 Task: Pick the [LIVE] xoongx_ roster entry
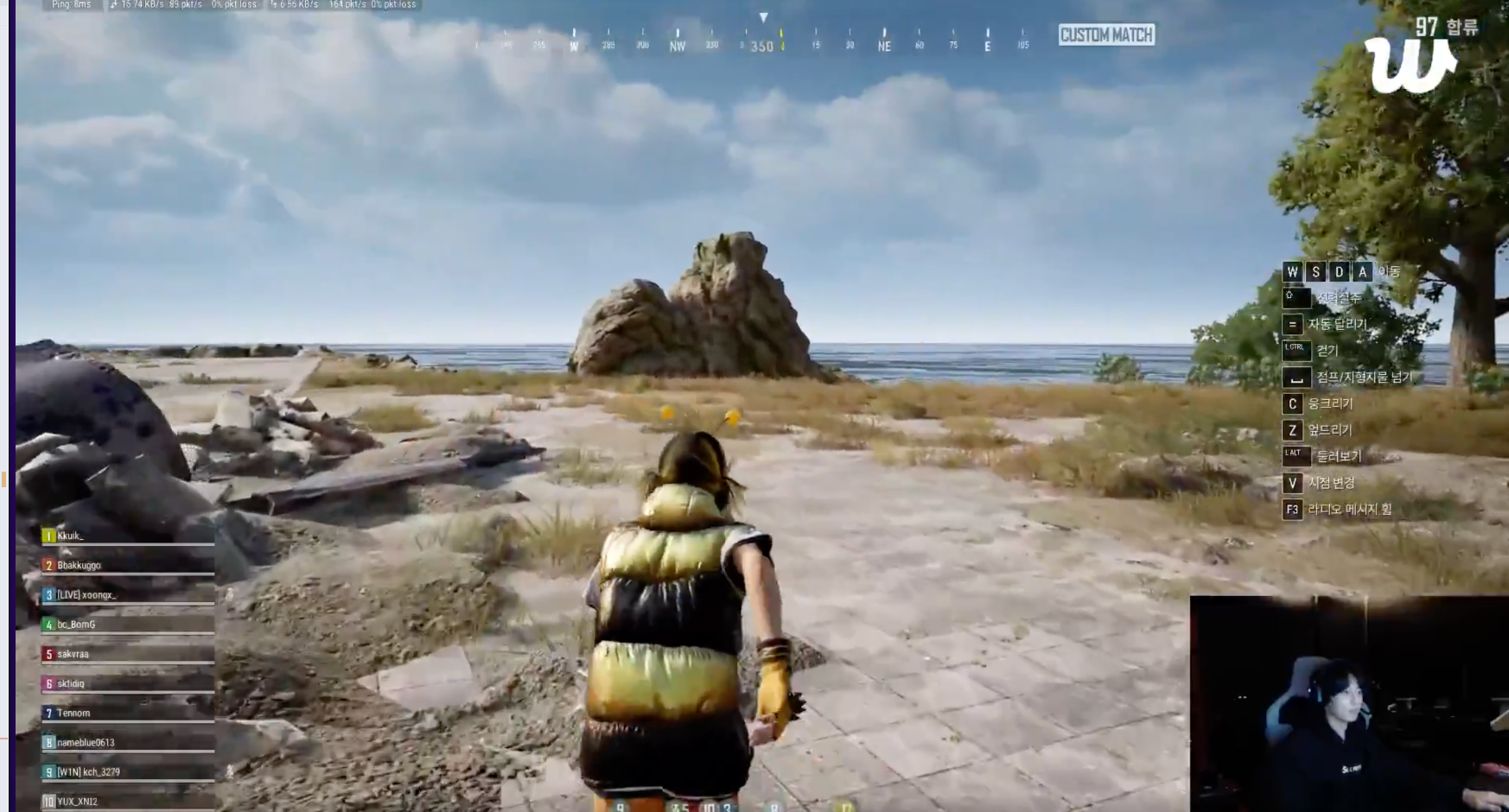tap(126, 595)
